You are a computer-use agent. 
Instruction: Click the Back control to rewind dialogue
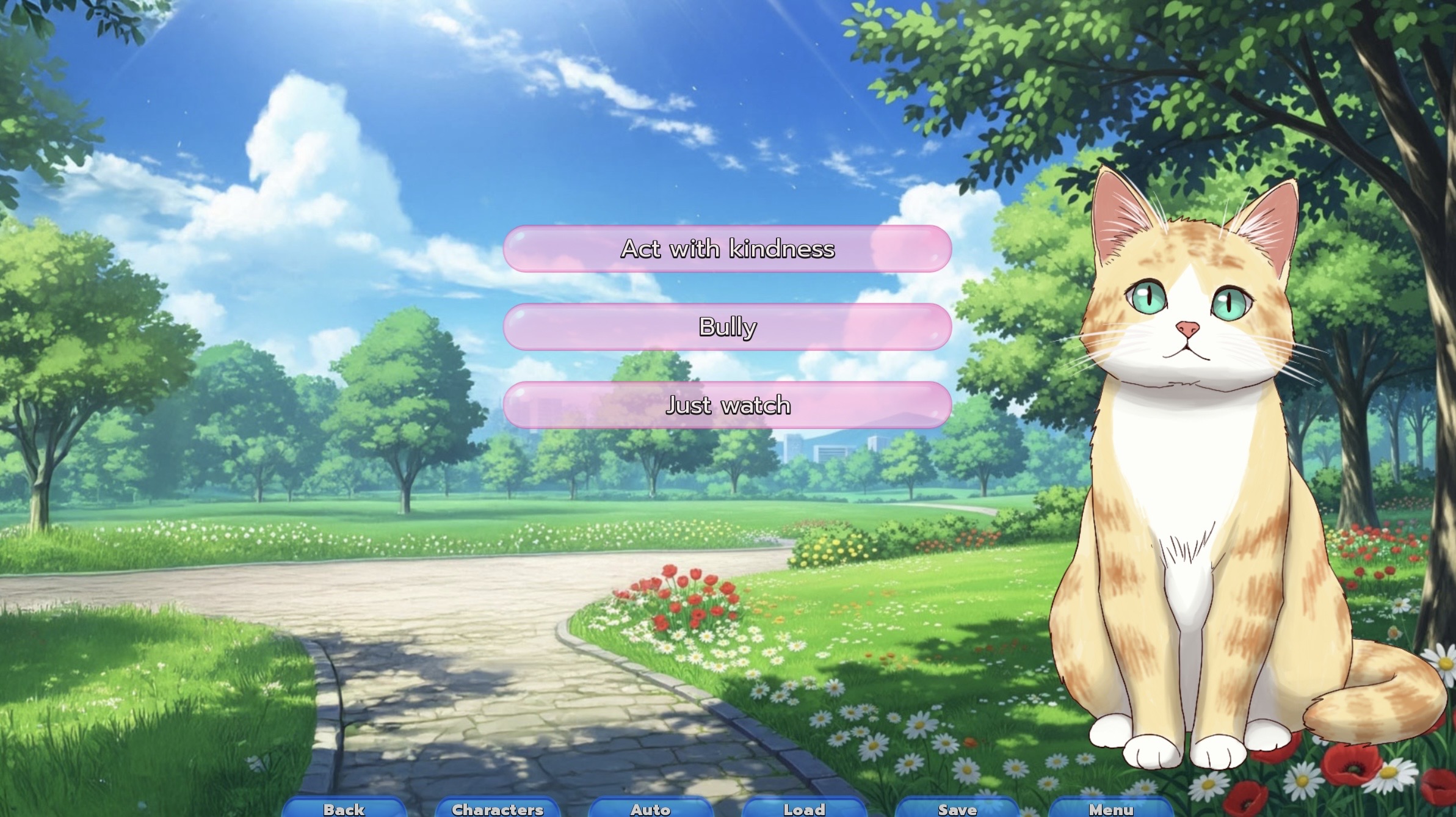[342, 809]
